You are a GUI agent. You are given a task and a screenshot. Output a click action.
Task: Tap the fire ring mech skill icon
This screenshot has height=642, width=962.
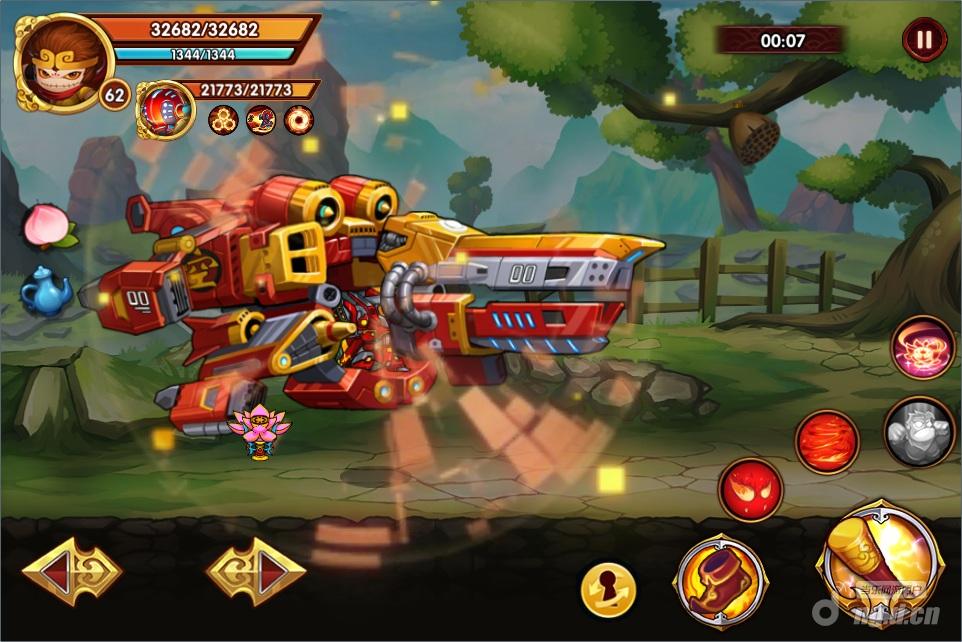298,120
